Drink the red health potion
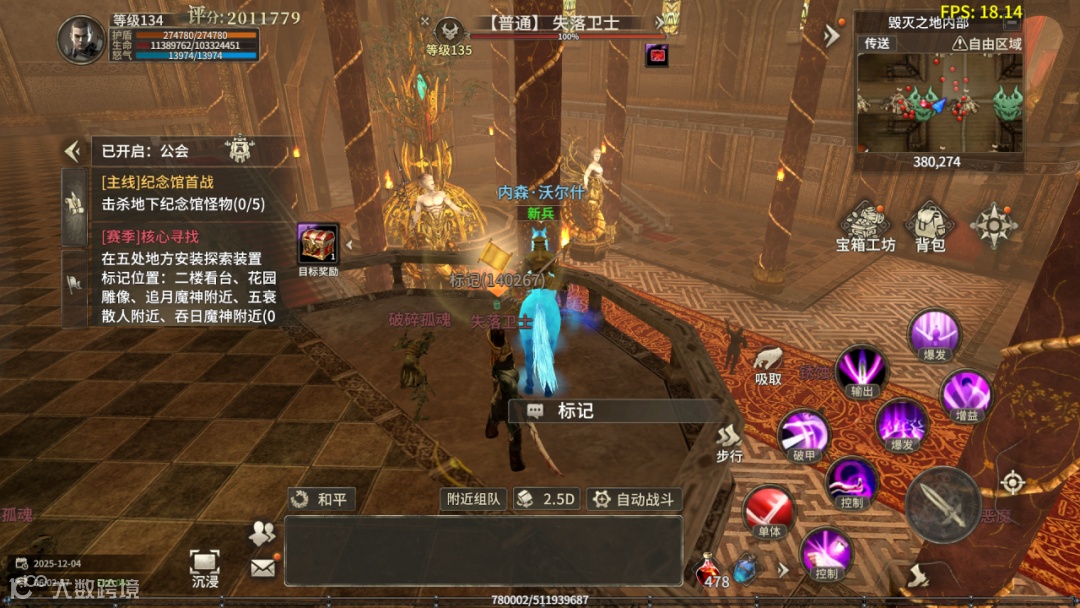 (x=711, y=571)
